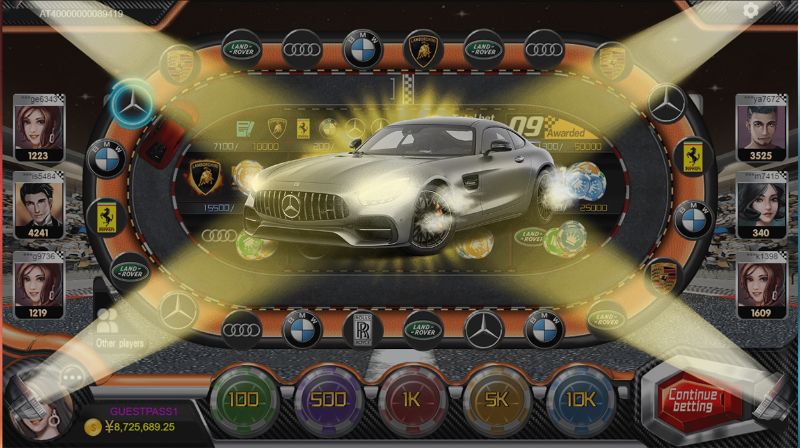View player with 1219 score avatar
Viewport: 800px width, 448px height.
[x=39, y=283]
